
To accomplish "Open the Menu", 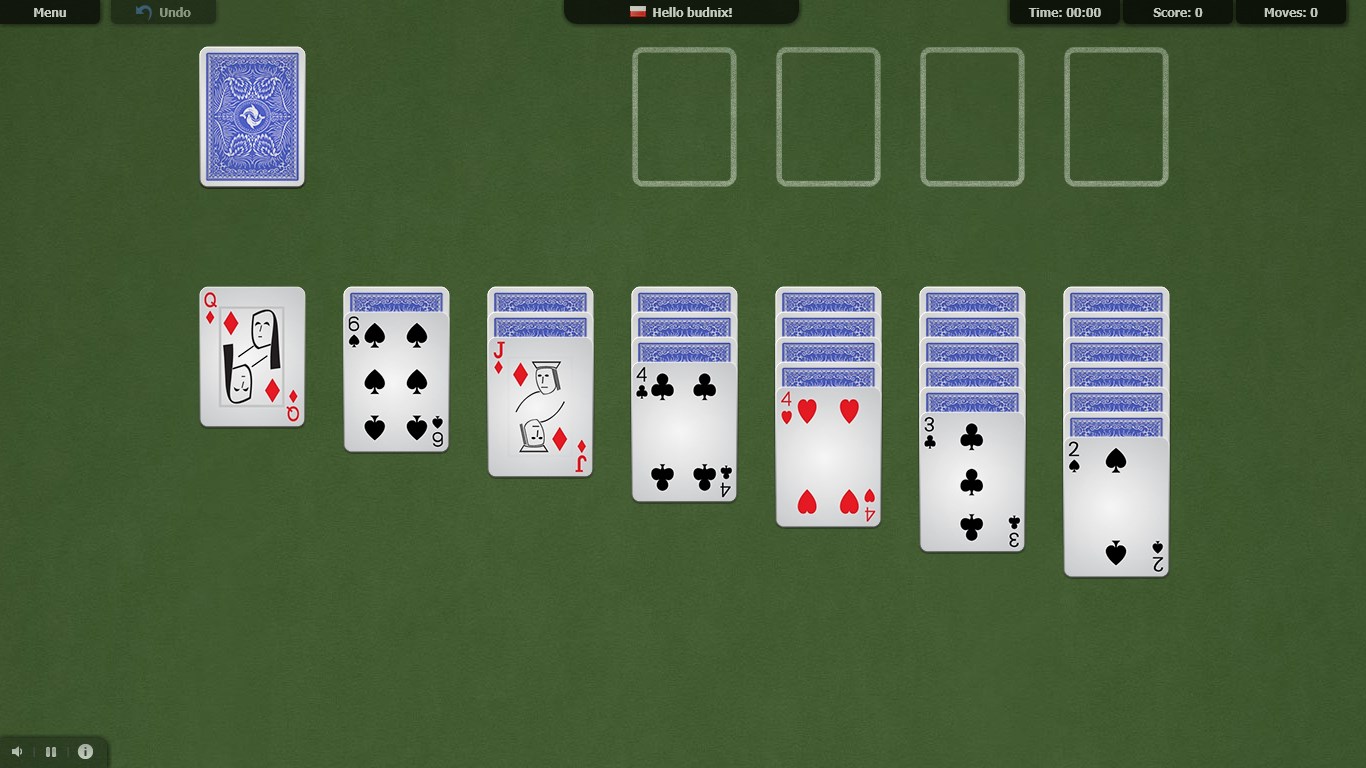I will click(x=49, y=12).
